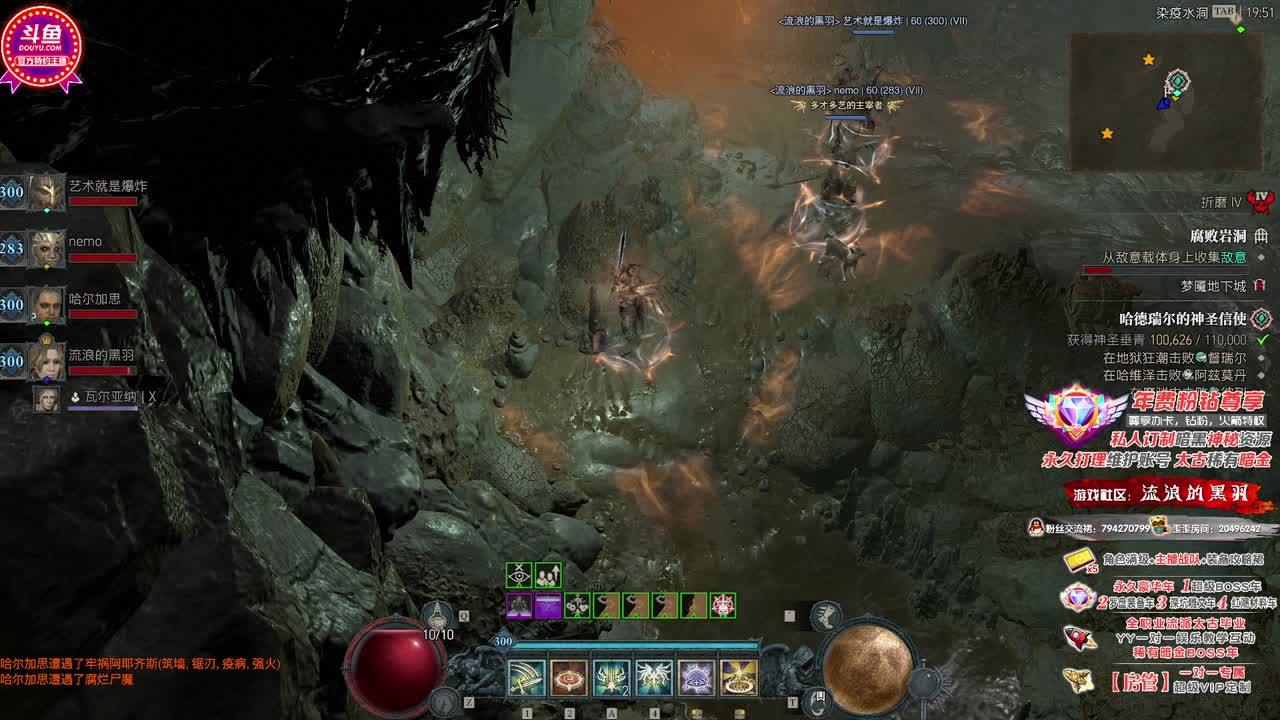The height and width of the screenshot is (720, 1280).
Task: Select party member 哈尔加思 portrait
Action: [46, 304]
